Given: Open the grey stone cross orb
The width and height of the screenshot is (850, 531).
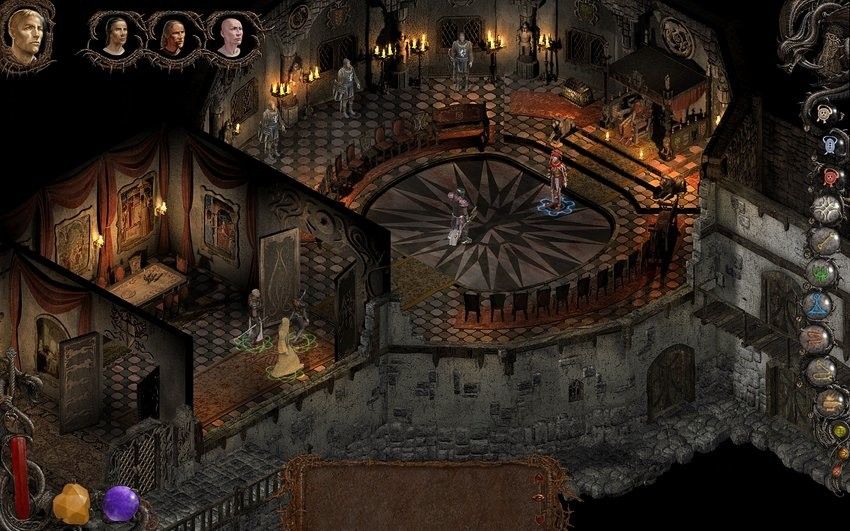Looking at the screenshot, I should [x=825, y=208].
